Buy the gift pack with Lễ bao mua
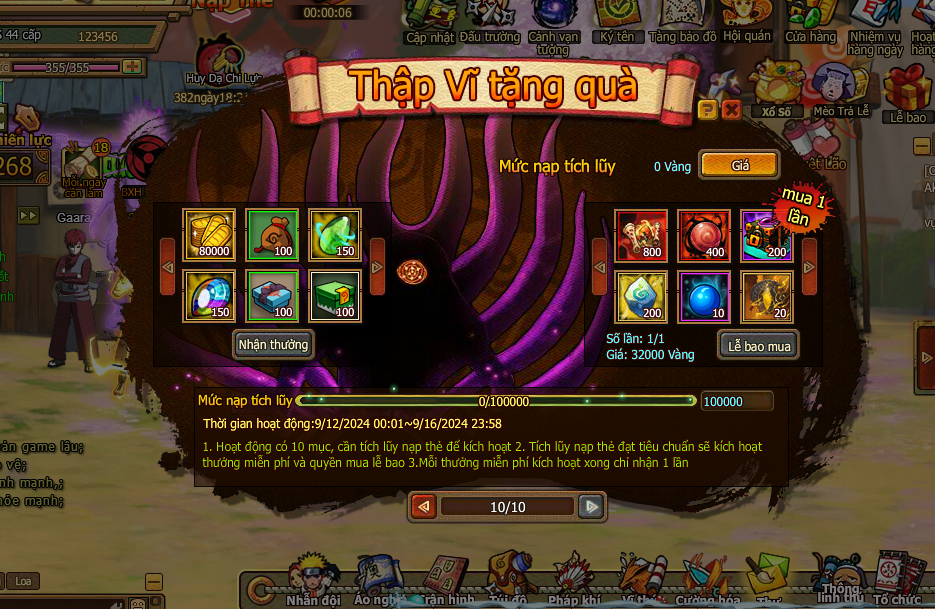The height and width of the screenshot is (609, 935). 759,346
